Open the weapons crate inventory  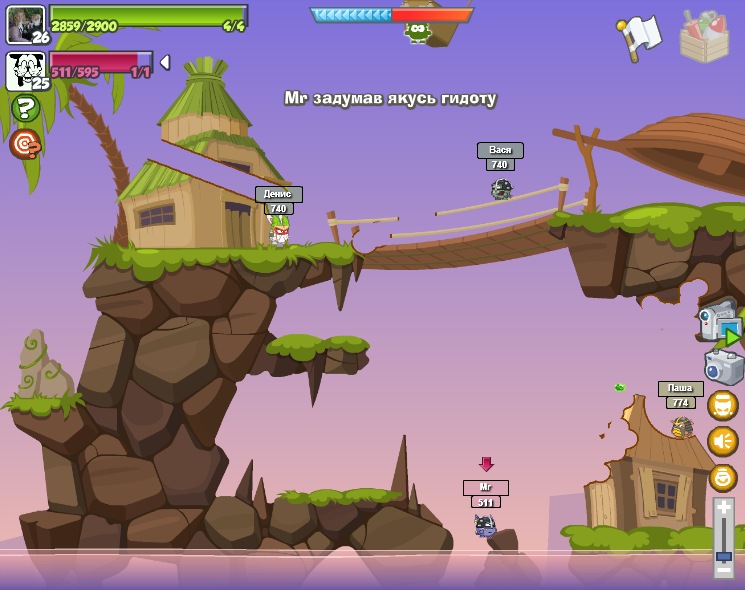click(704, 37)
